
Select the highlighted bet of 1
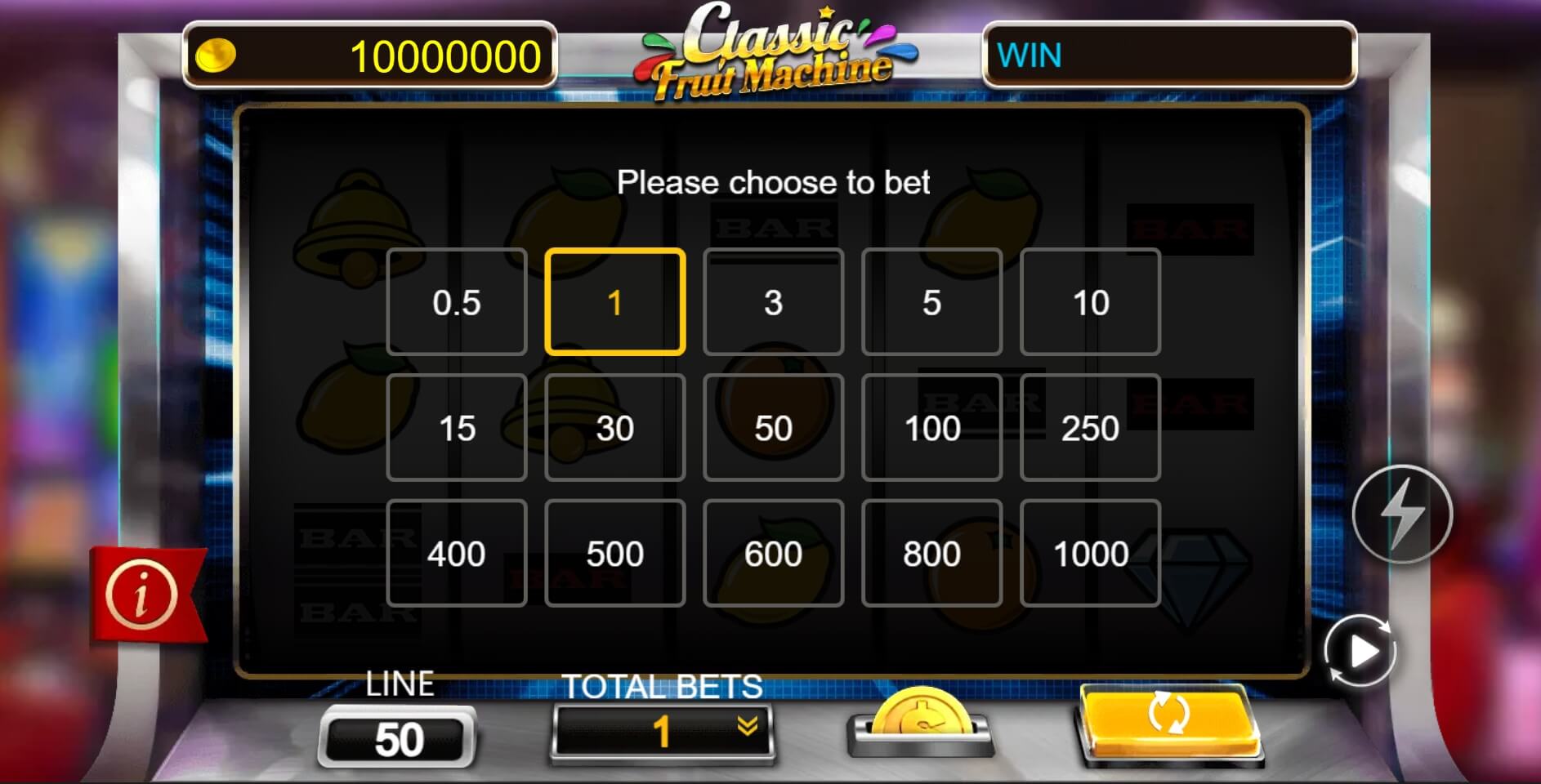[615, 301]
